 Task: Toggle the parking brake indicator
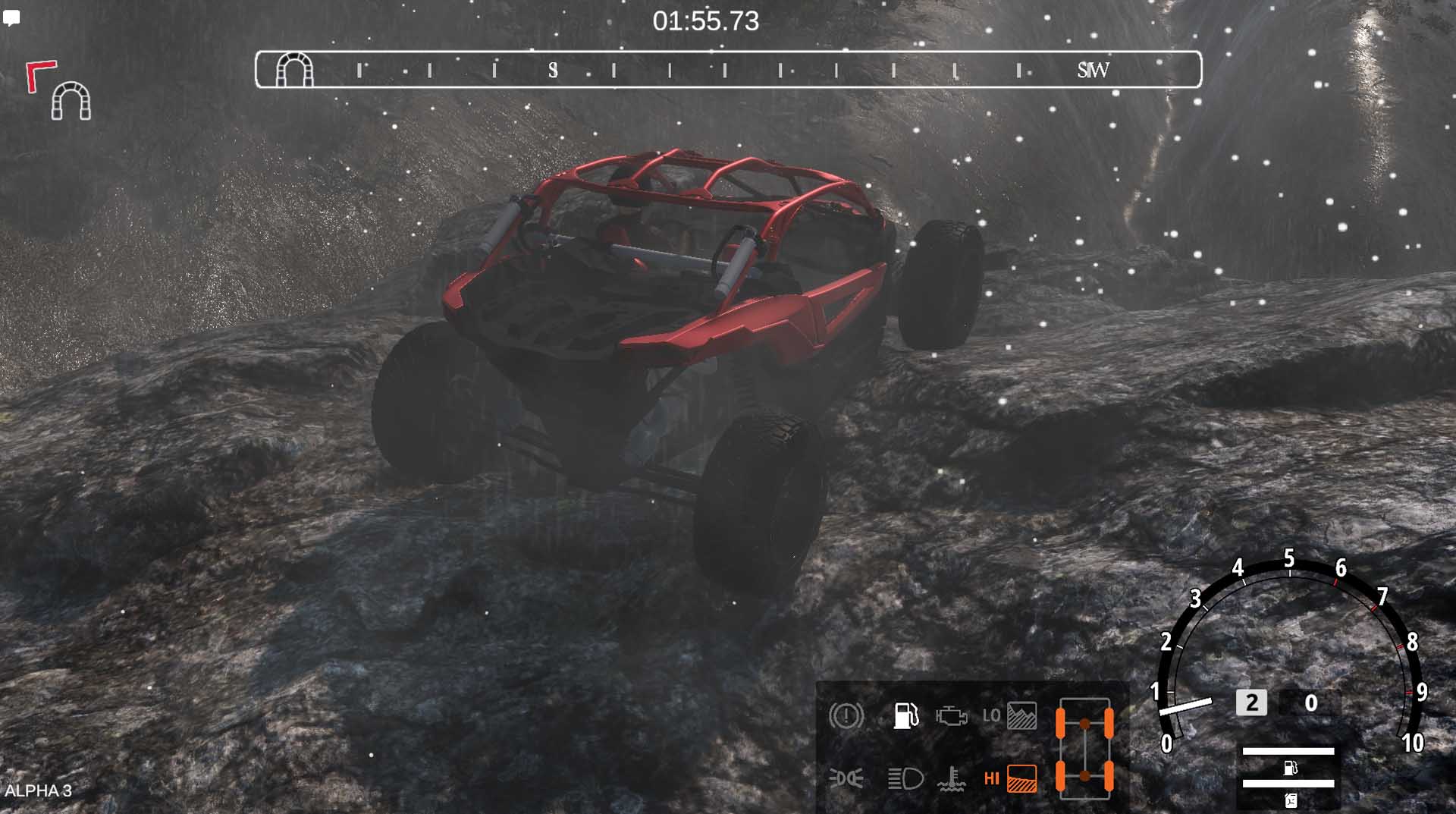tap(846, 715)
